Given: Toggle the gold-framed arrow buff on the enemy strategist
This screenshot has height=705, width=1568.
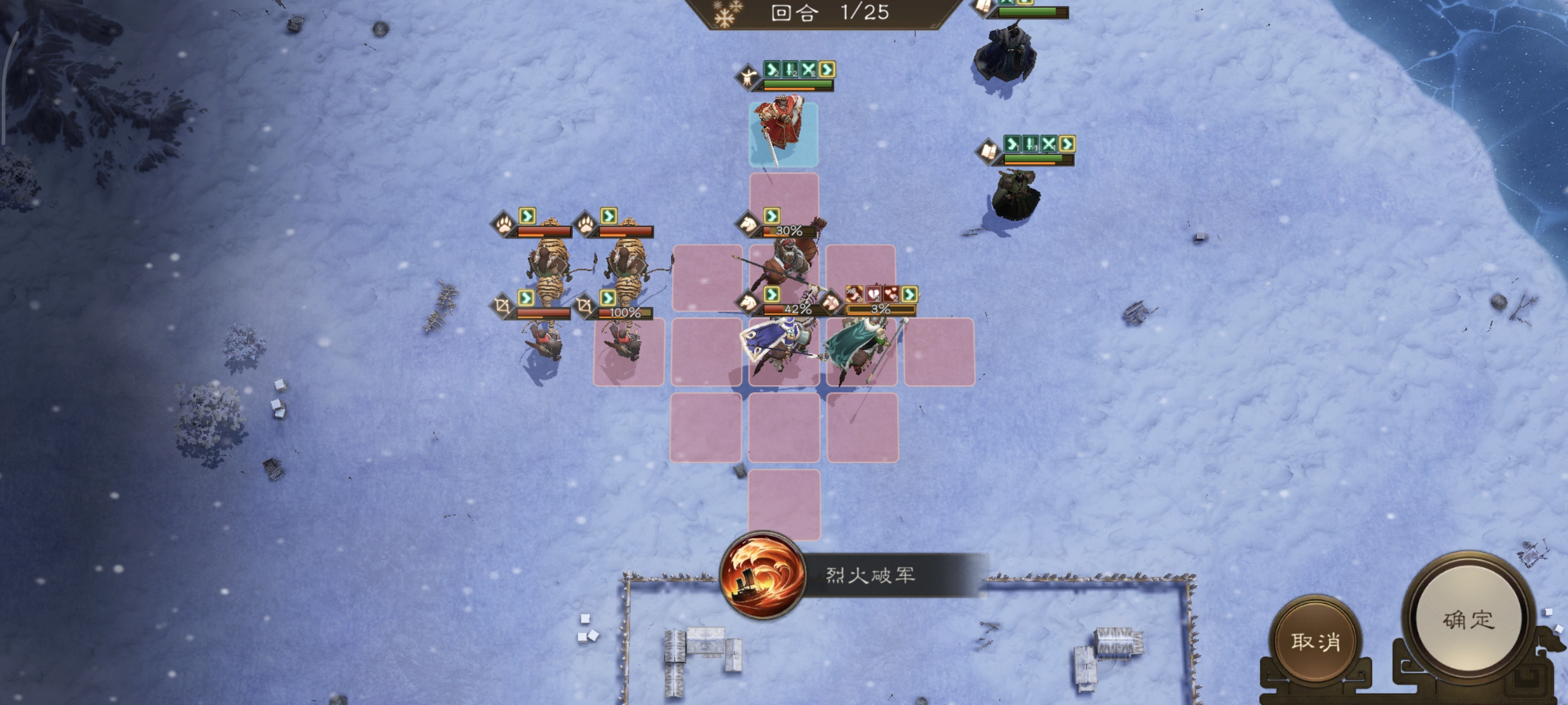Looking at the screenshot, I should pos(1068,144).
